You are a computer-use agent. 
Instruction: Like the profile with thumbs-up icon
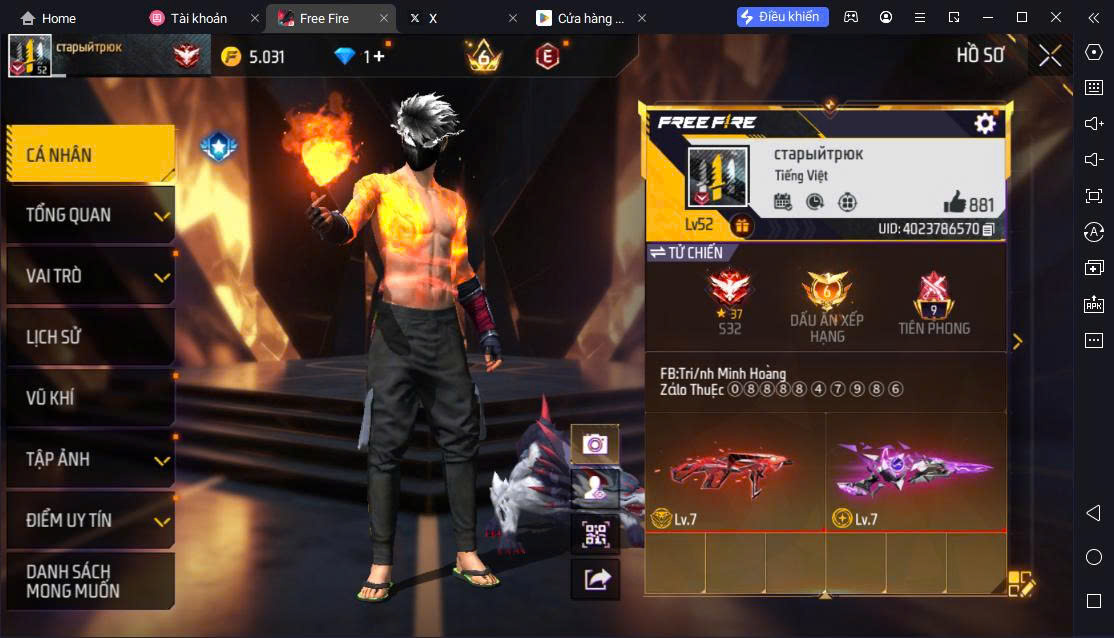coord(954,203)
